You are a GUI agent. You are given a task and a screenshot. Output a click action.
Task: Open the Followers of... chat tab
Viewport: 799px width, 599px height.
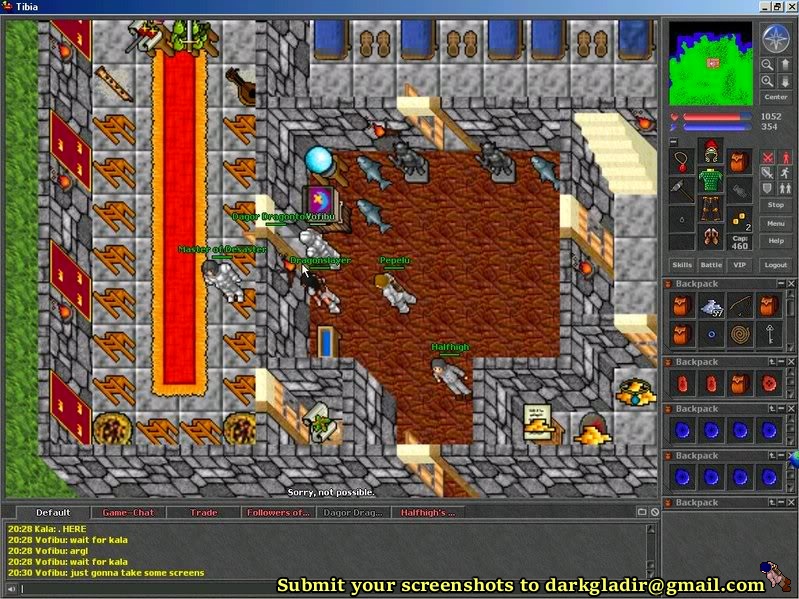coord(278,512)
